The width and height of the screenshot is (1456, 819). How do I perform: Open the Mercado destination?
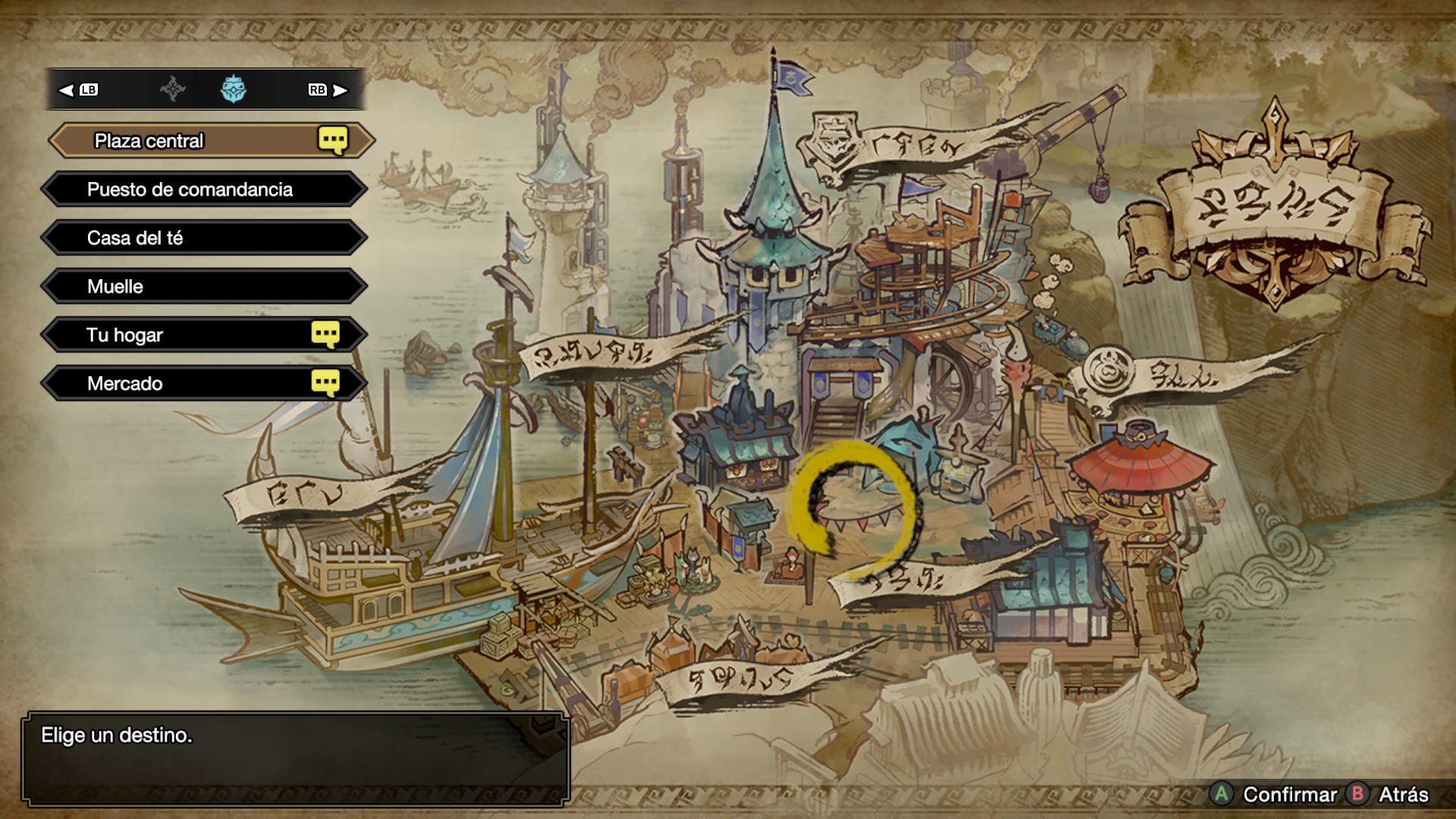click(x=205, y=384)
